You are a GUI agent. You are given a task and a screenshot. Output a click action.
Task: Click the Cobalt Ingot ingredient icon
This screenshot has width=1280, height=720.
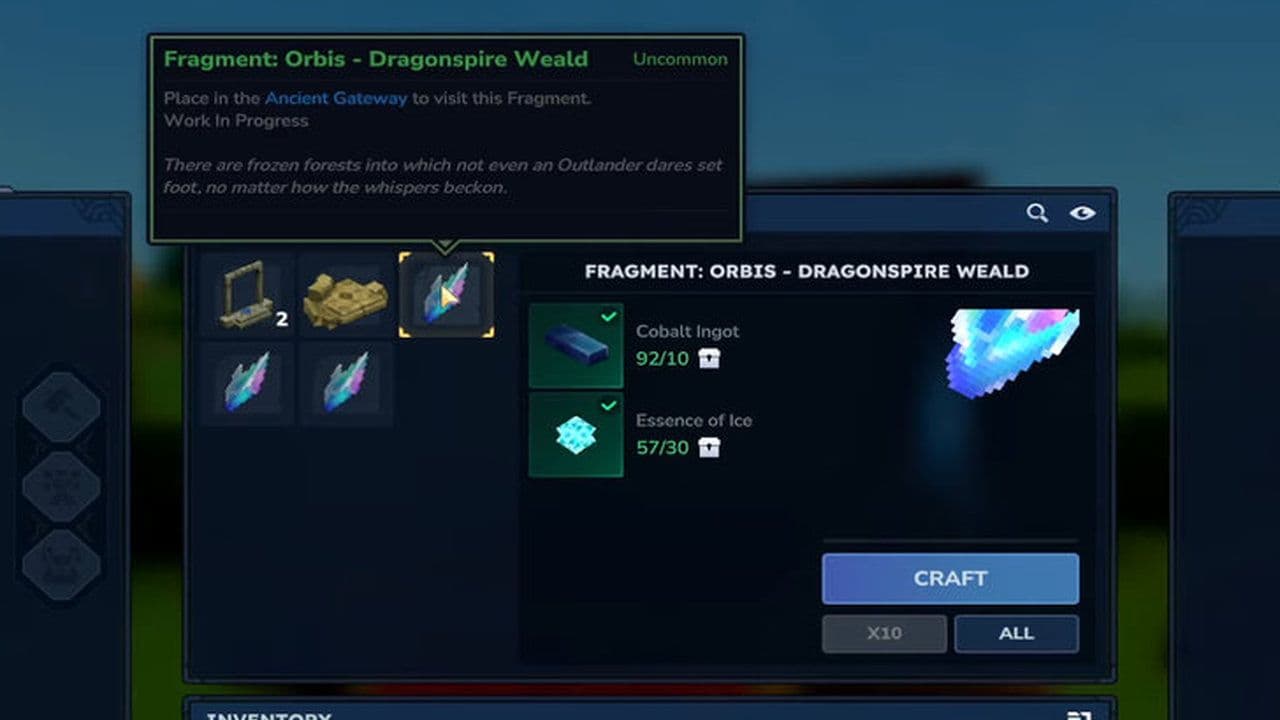coord(575,345)
